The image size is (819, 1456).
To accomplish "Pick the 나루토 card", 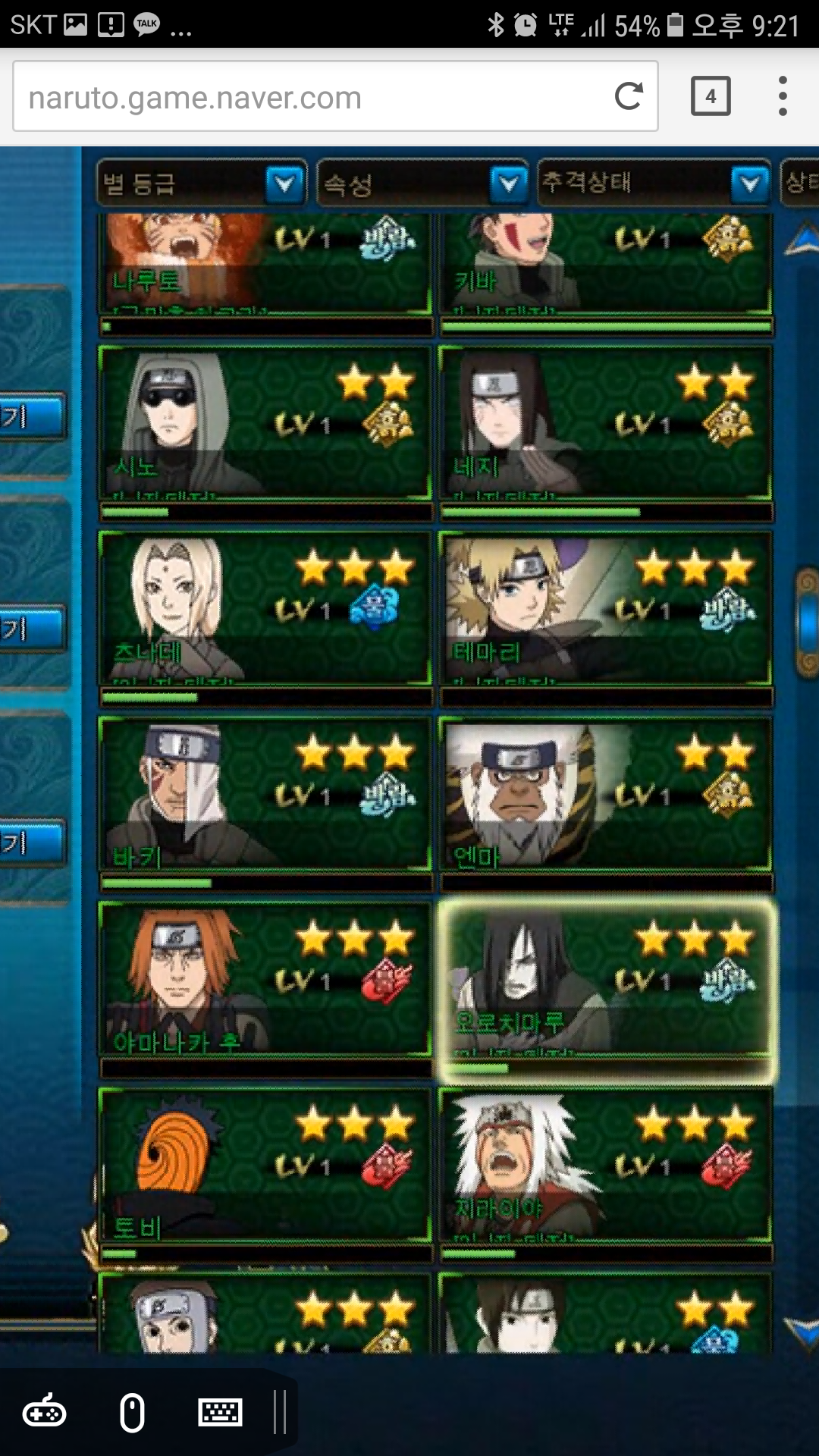I will pyautogui.click(x=265, y=262).
